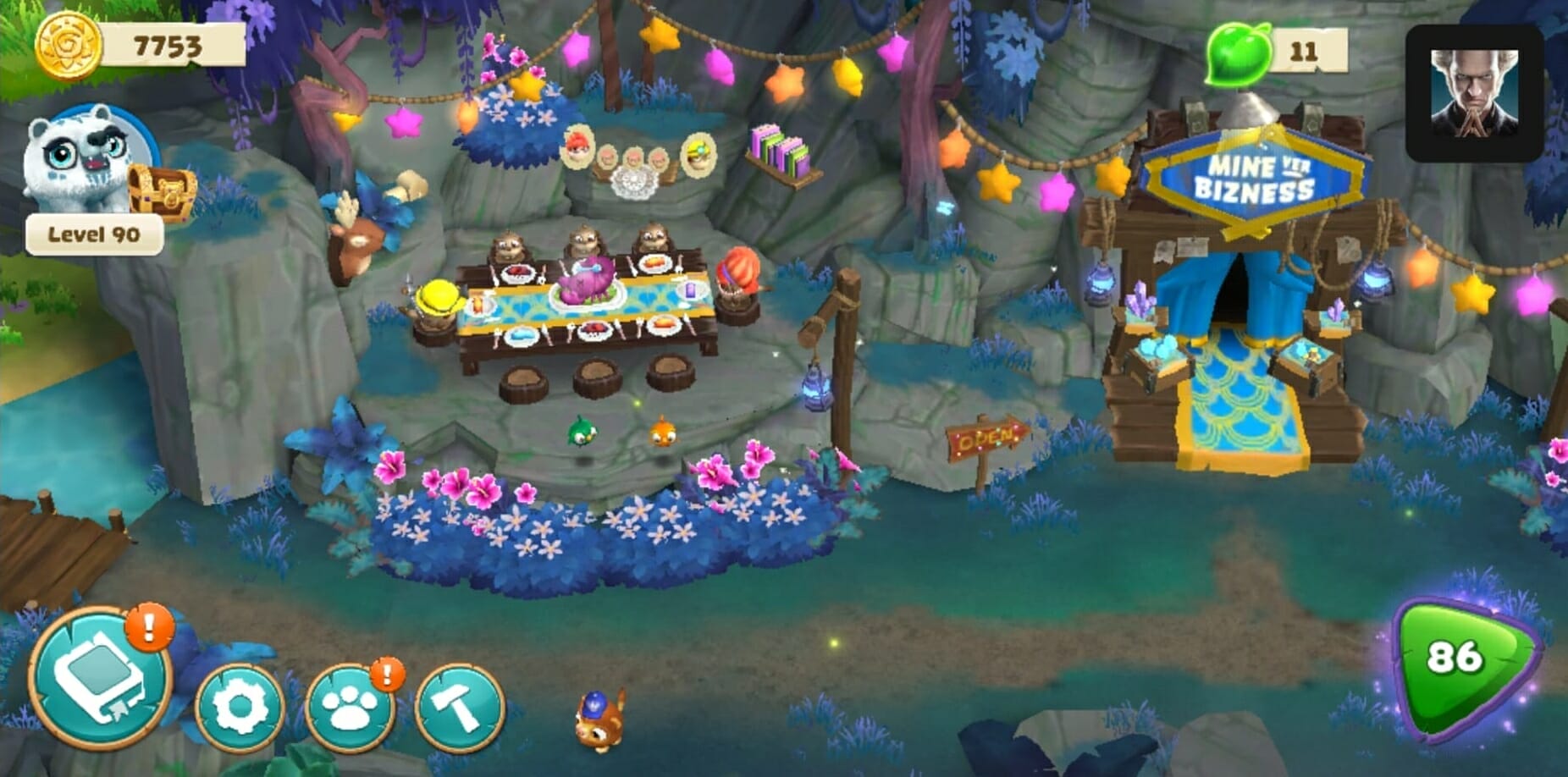Open the treasure chest reward icon
1568x777 pixels.
(161, 191)
